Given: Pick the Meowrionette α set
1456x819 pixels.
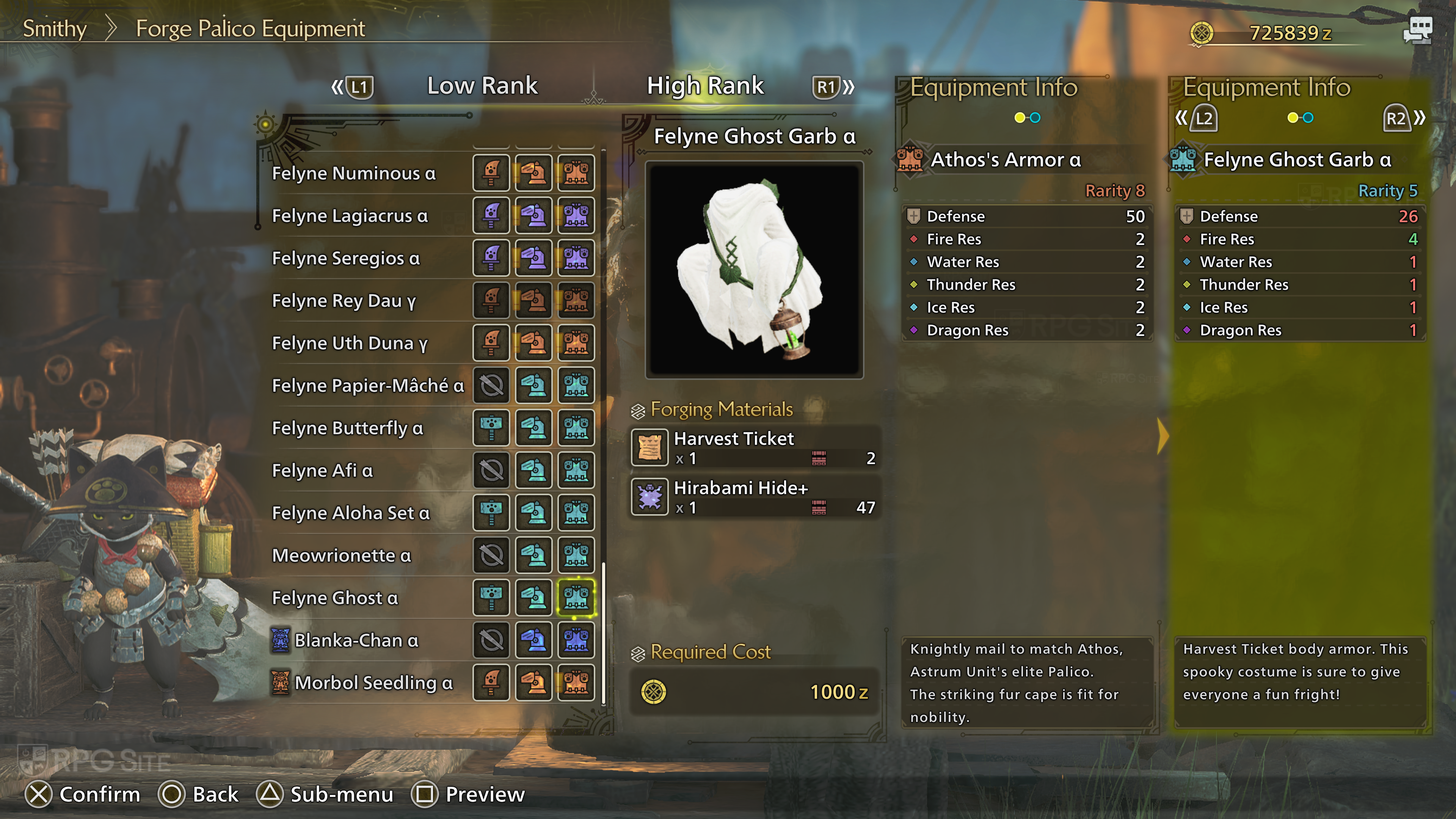Looking at the screenshot, I should [x=341, y=555].
